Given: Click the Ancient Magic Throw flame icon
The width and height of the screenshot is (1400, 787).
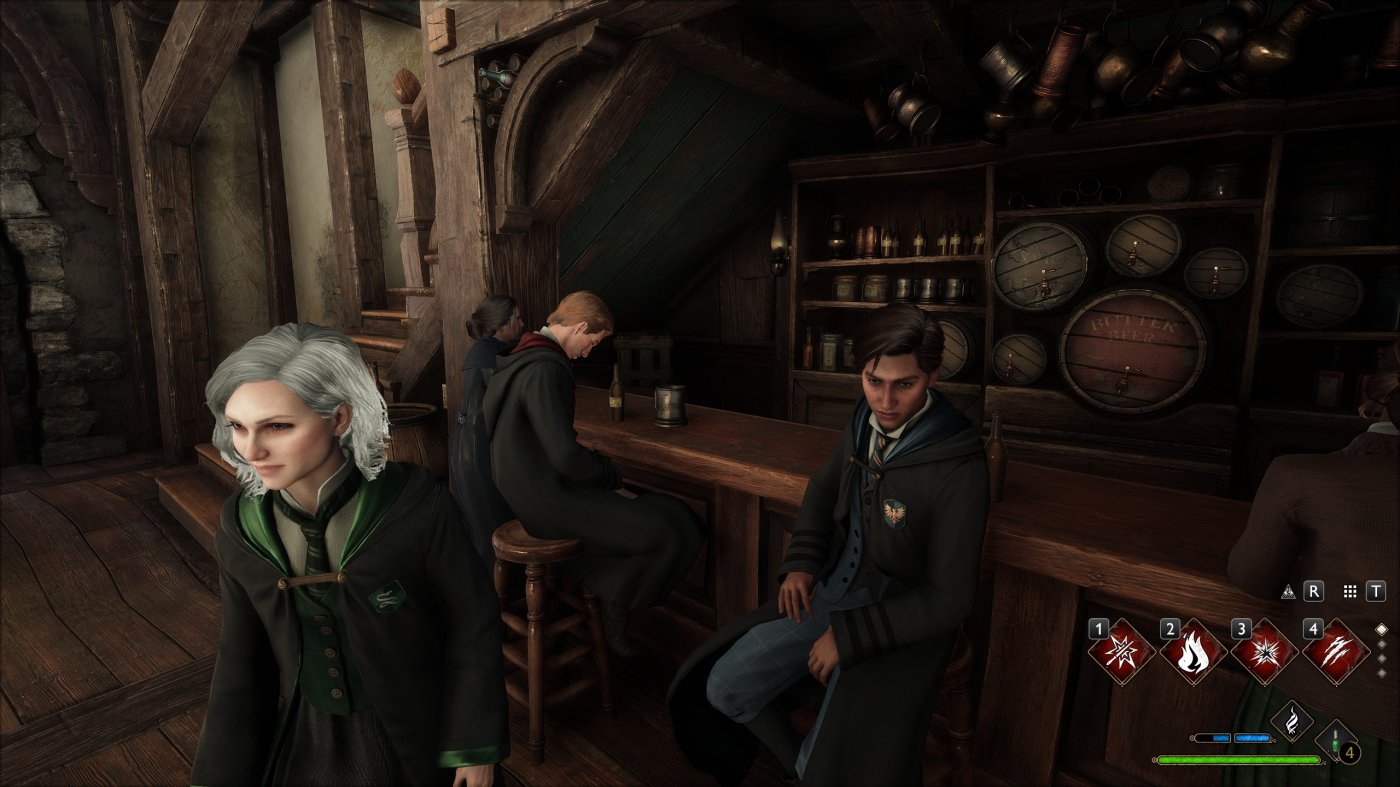Looking at the screenshot, I should point(1294,721).
